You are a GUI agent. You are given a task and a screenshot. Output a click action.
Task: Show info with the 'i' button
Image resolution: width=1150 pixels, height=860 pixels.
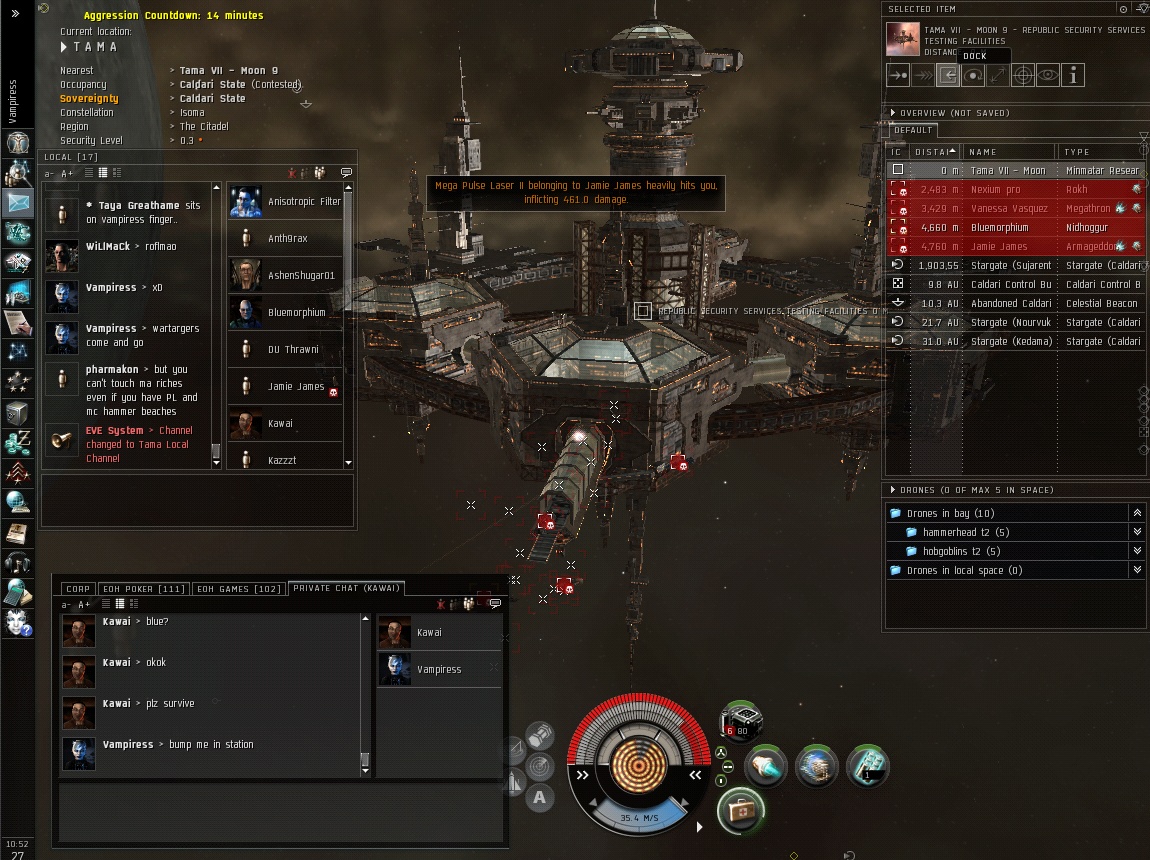[x=1072, y=75]
